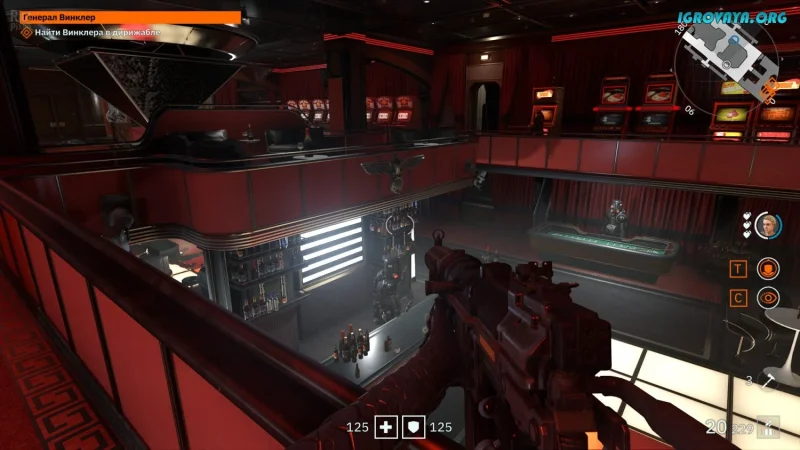Activate the eye cloak ability icon
Image resolution: width=800 pixels, height=450 pixels.
[x=768, y=298]
